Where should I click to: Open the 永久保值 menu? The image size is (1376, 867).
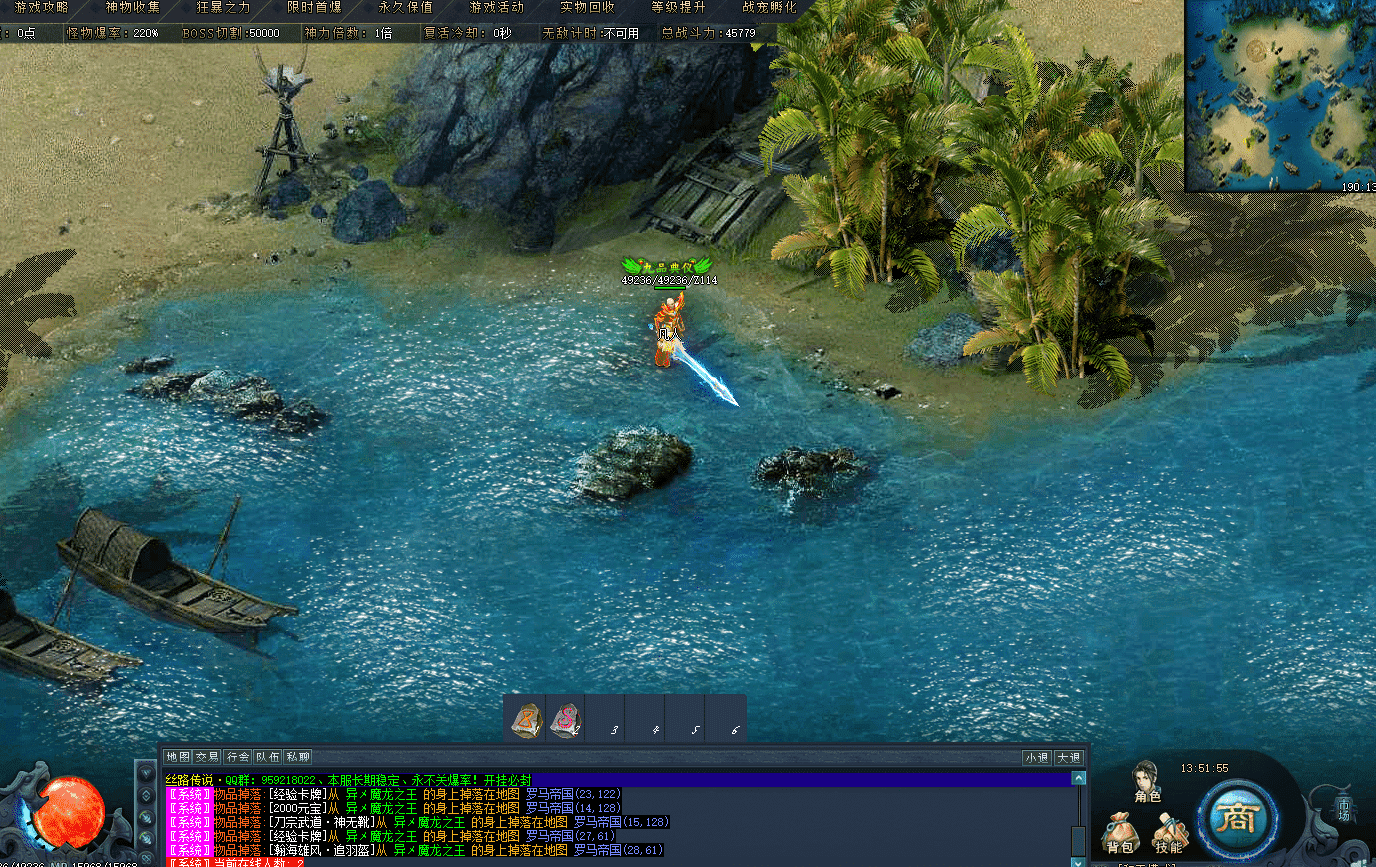(x=406, y=7)
